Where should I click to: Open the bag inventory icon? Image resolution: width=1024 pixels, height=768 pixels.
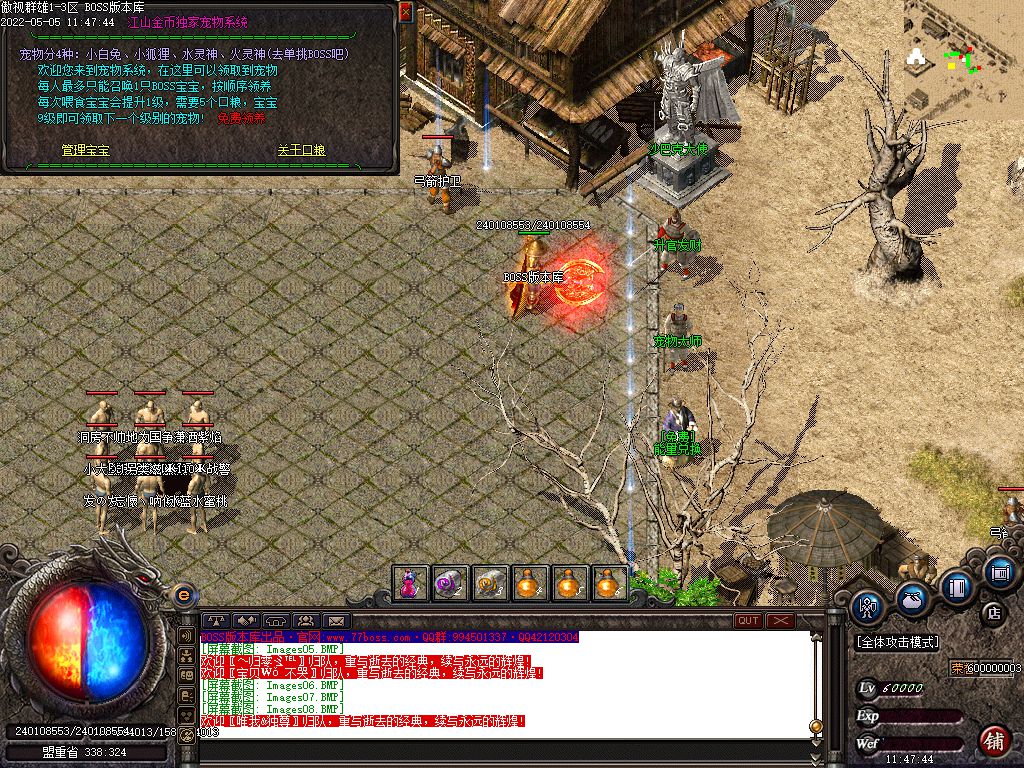pos(912,598)
